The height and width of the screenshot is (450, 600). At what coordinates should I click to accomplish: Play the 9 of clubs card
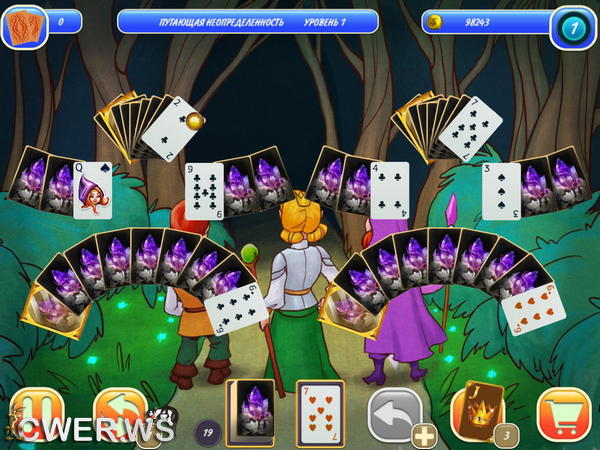204,189
